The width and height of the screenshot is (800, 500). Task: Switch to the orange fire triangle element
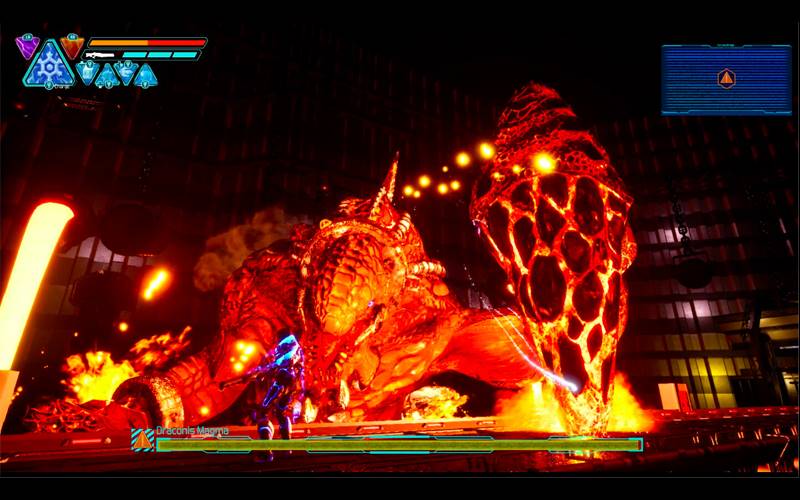tap(72, 46)
